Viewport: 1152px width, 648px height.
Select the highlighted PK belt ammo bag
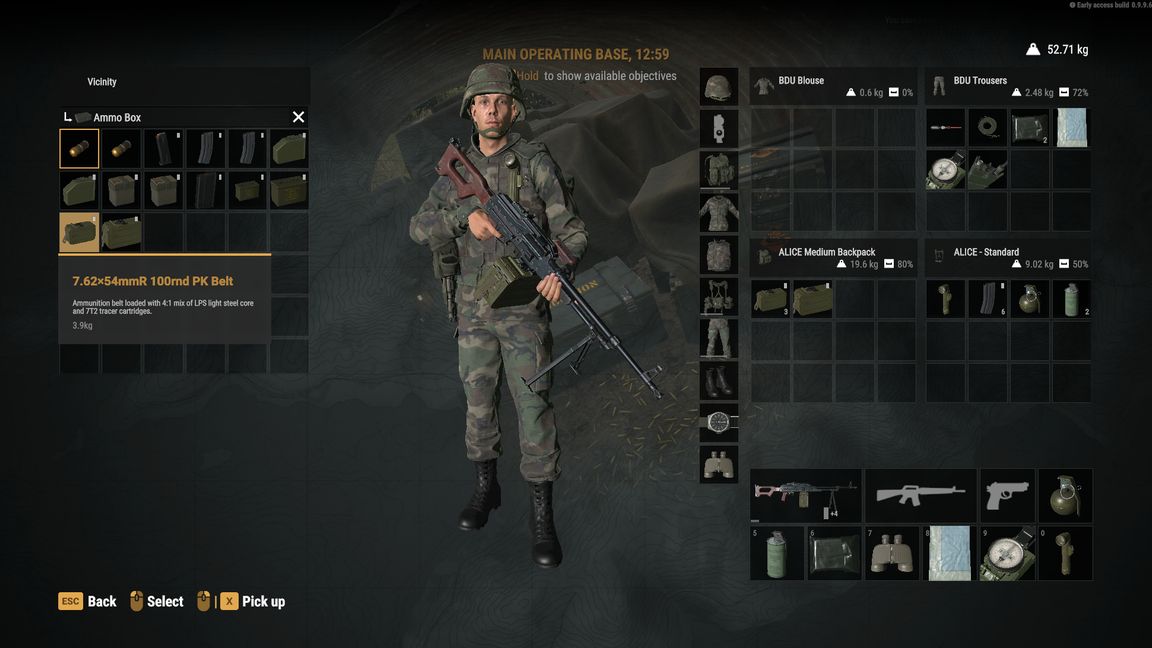point(79,232)
